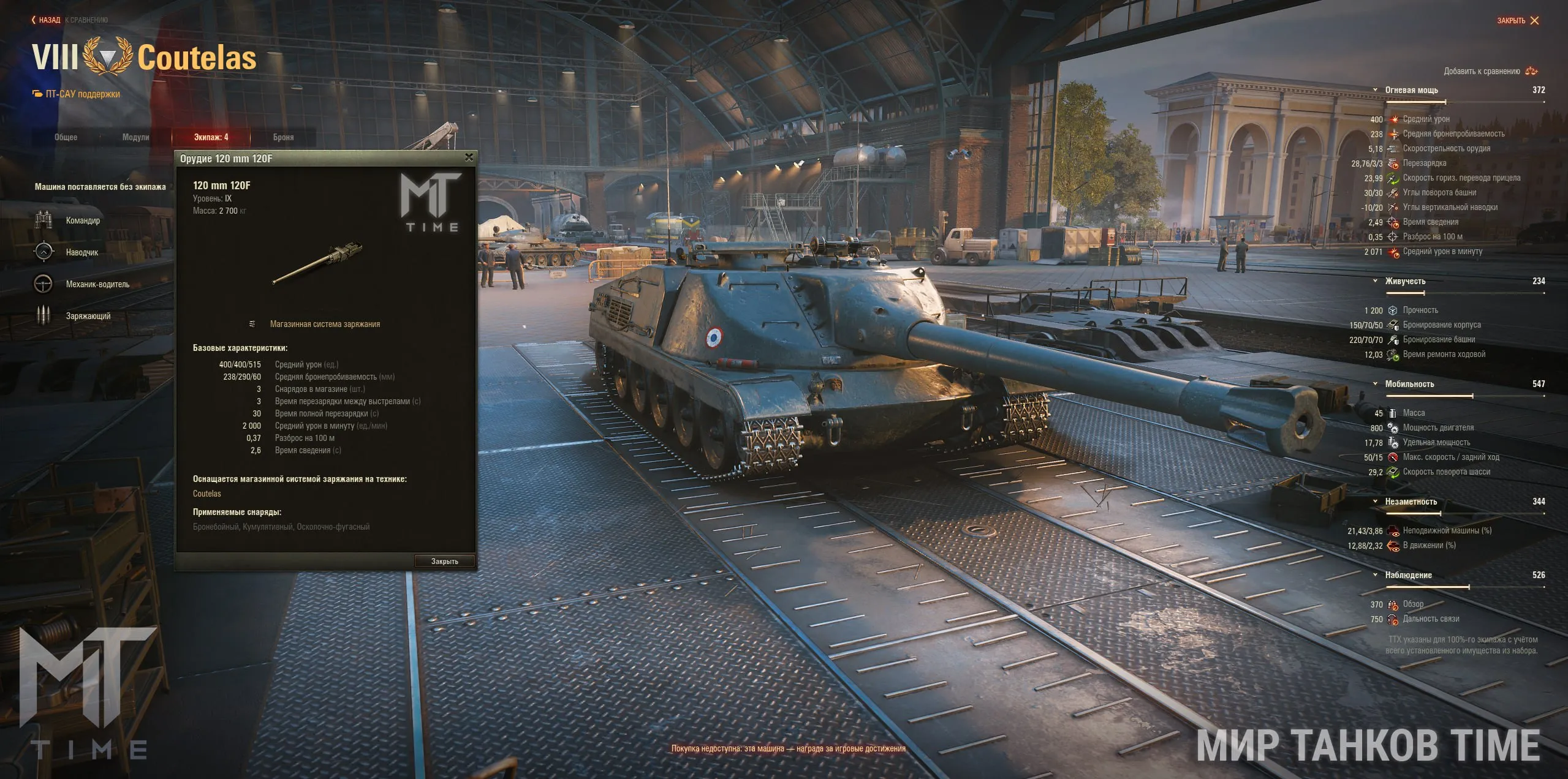Collapse the Живучесть stats section

coord(1376,281)
